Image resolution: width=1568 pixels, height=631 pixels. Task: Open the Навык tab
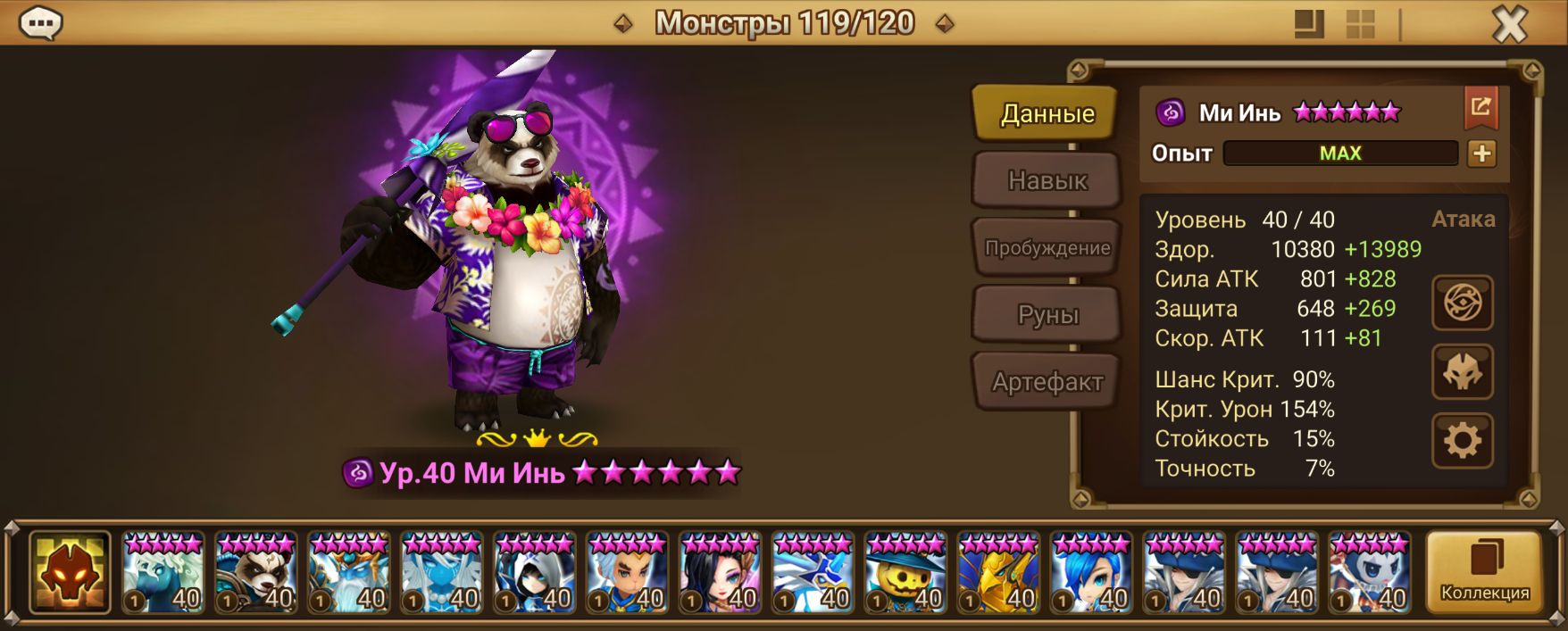point(1047,180)
